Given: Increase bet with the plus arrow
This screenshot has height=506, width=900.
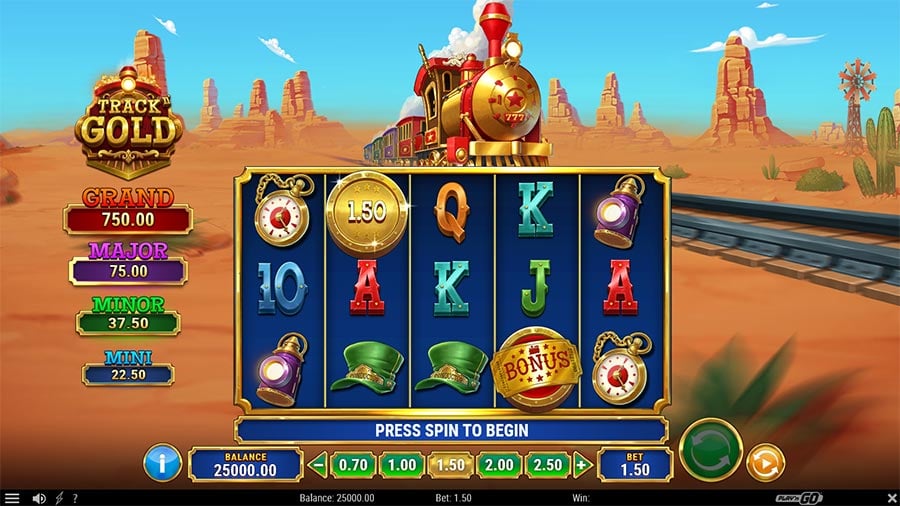Looking at the screenshot, I should tap(582, 464).
